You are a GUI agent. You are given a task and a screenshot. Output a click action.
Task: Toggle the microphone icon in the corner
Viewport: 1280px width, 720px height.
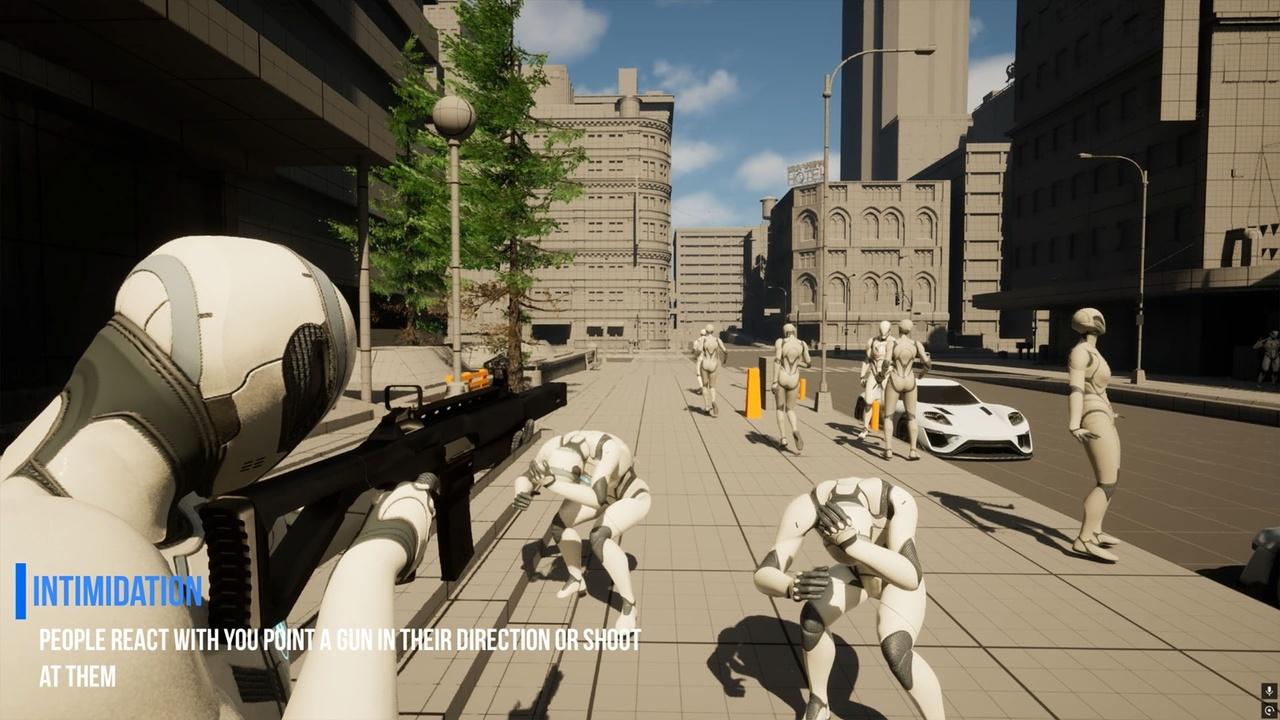tap(1269, 691)
